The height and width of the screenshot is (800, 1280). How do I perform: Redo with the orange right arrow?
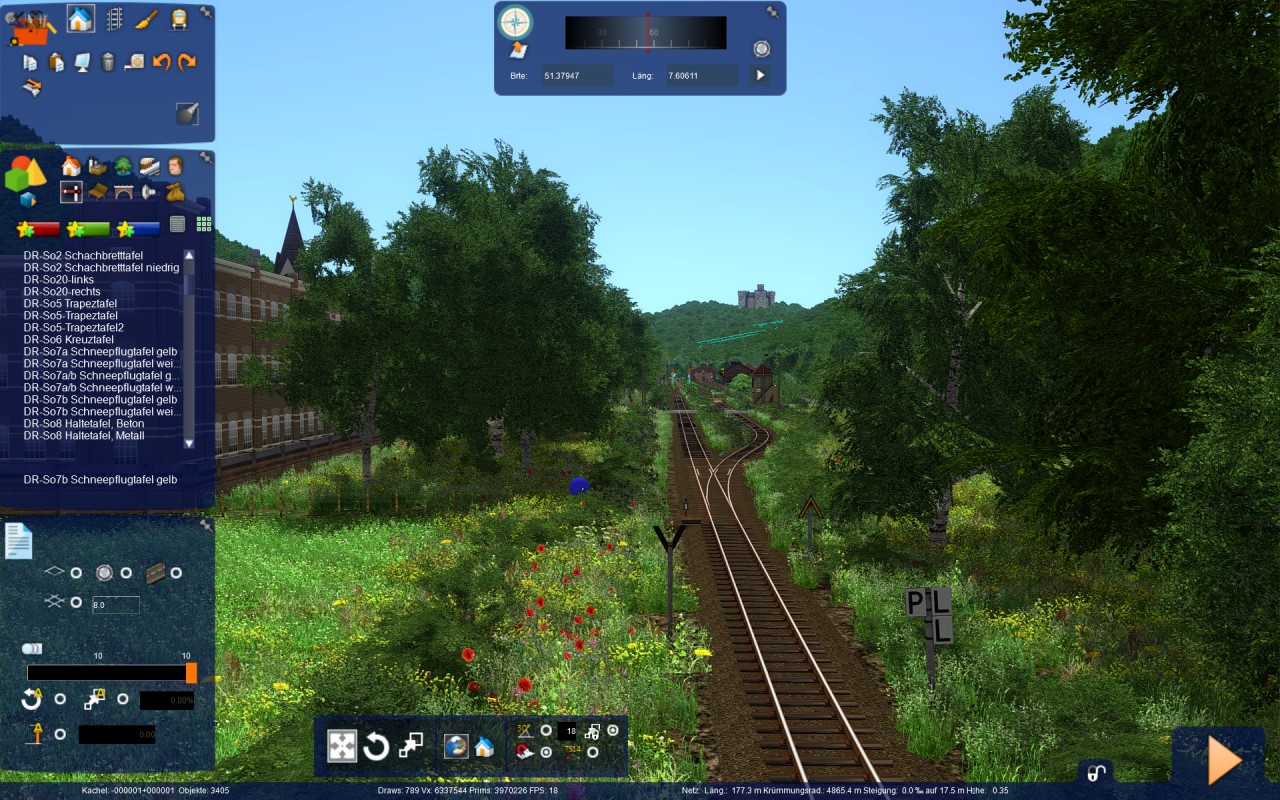(187, 62)
